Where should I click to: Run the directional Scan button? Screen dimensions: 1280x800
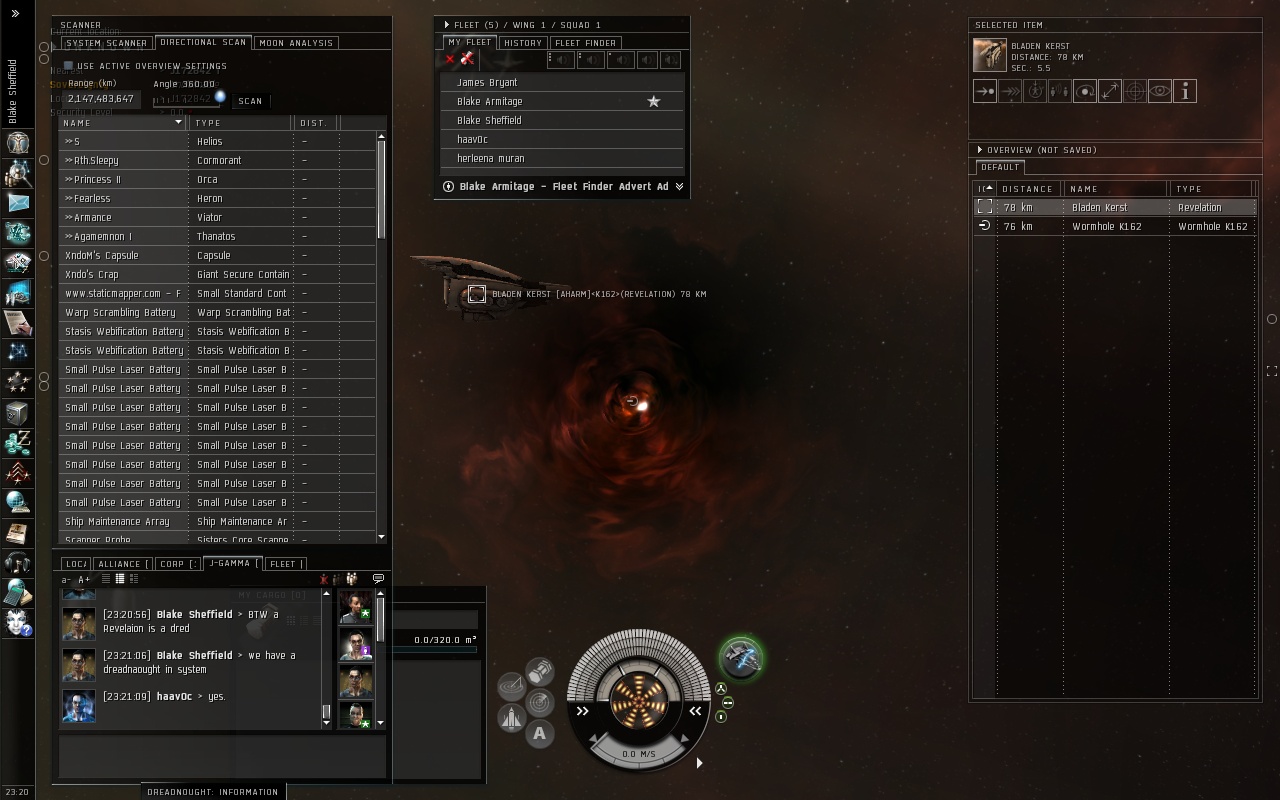coord(250,101)
